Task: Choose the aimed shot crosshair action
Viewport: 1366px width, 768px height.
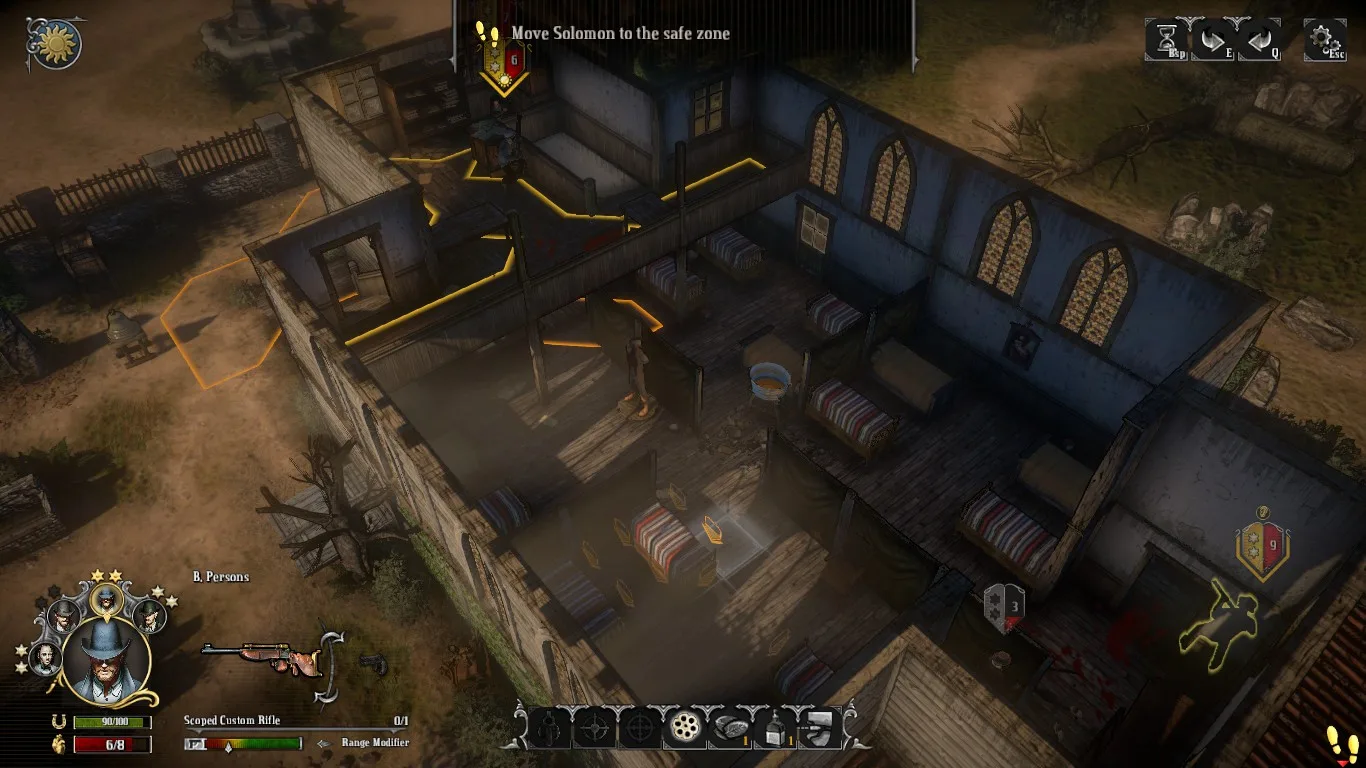Action: pyautogui.click(x=637, y=729)
